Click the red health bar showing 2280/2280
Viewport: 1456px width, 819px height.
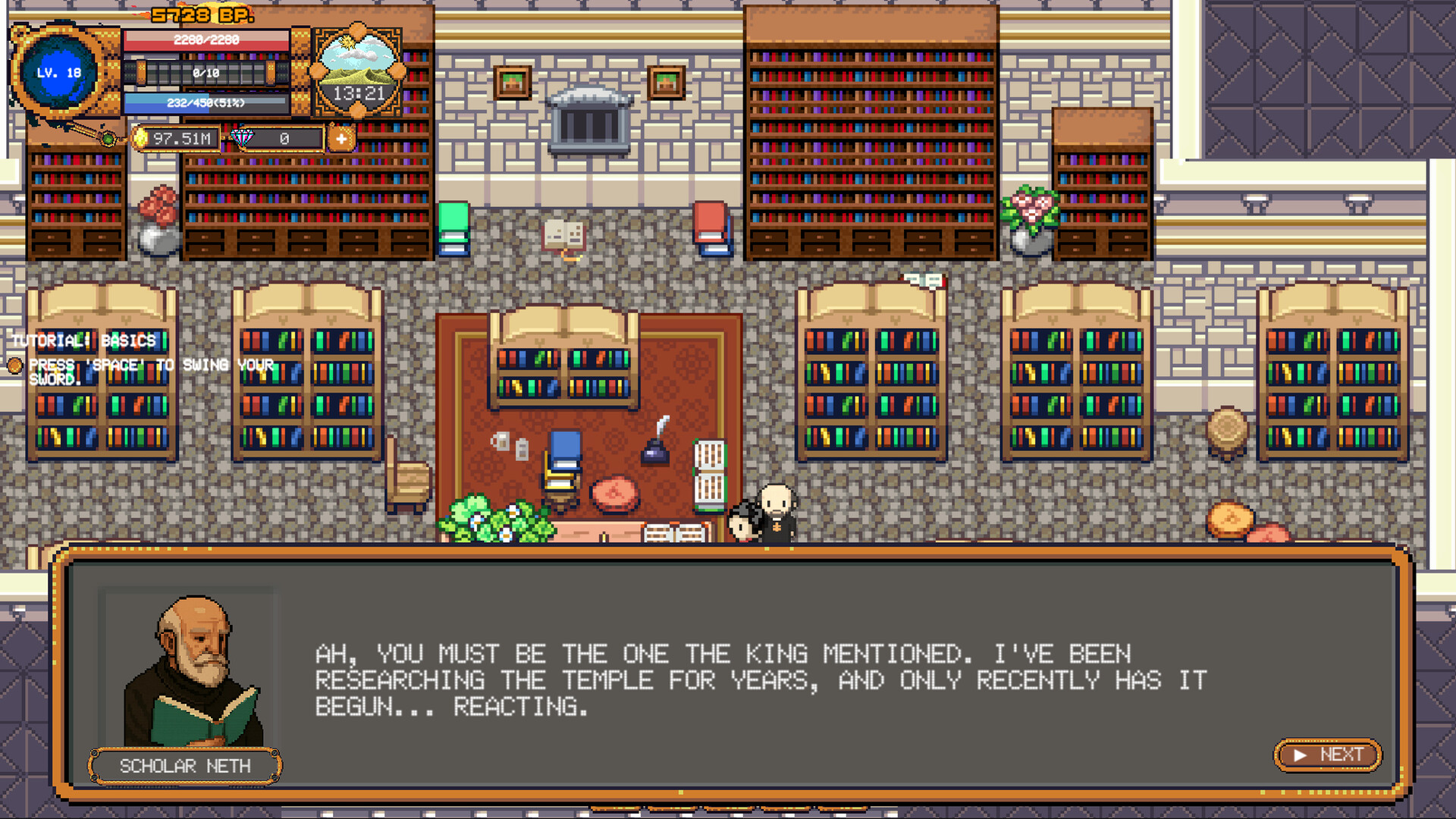(205, 41)
